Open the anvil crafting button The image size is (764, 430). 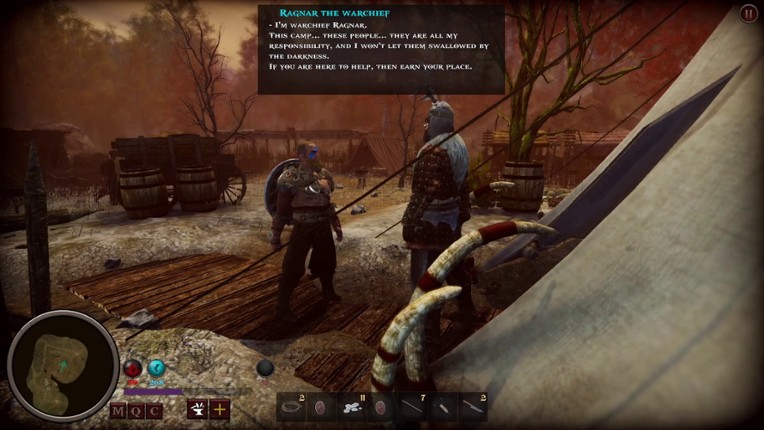click(x=197, y=409)
